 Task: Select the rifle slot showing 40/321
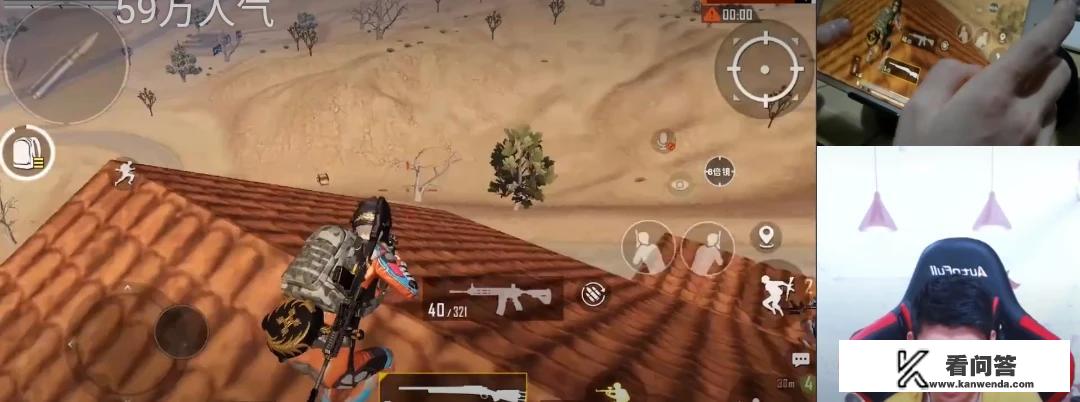489,299
